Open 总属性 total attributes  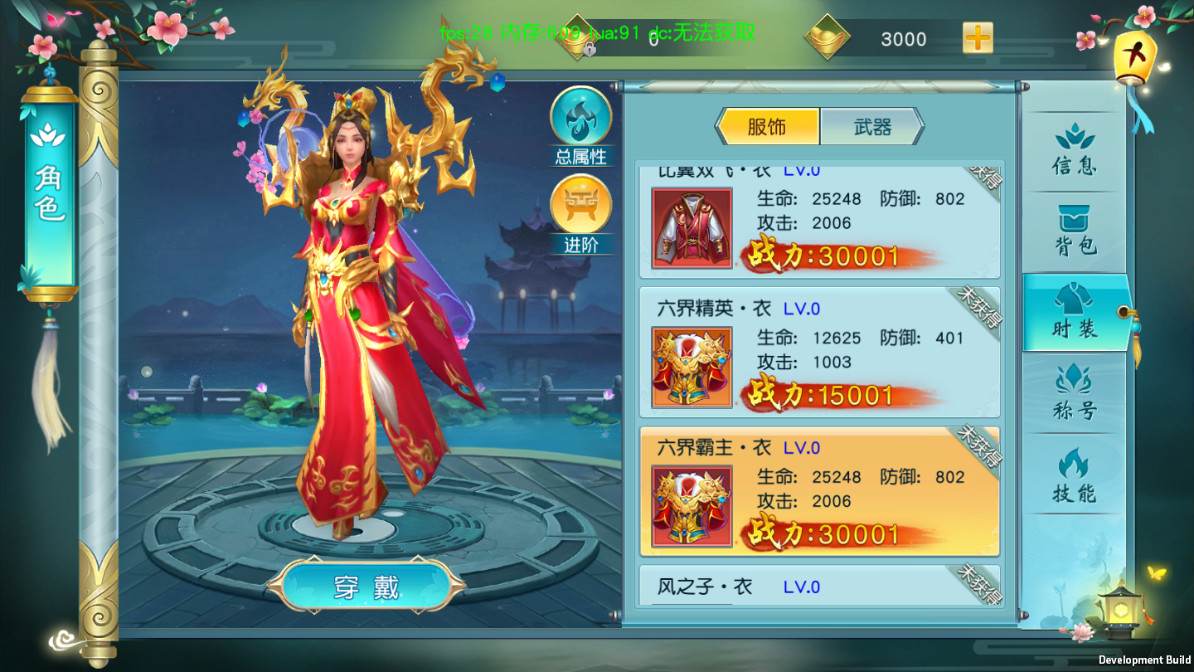click(x=581, y=126)
